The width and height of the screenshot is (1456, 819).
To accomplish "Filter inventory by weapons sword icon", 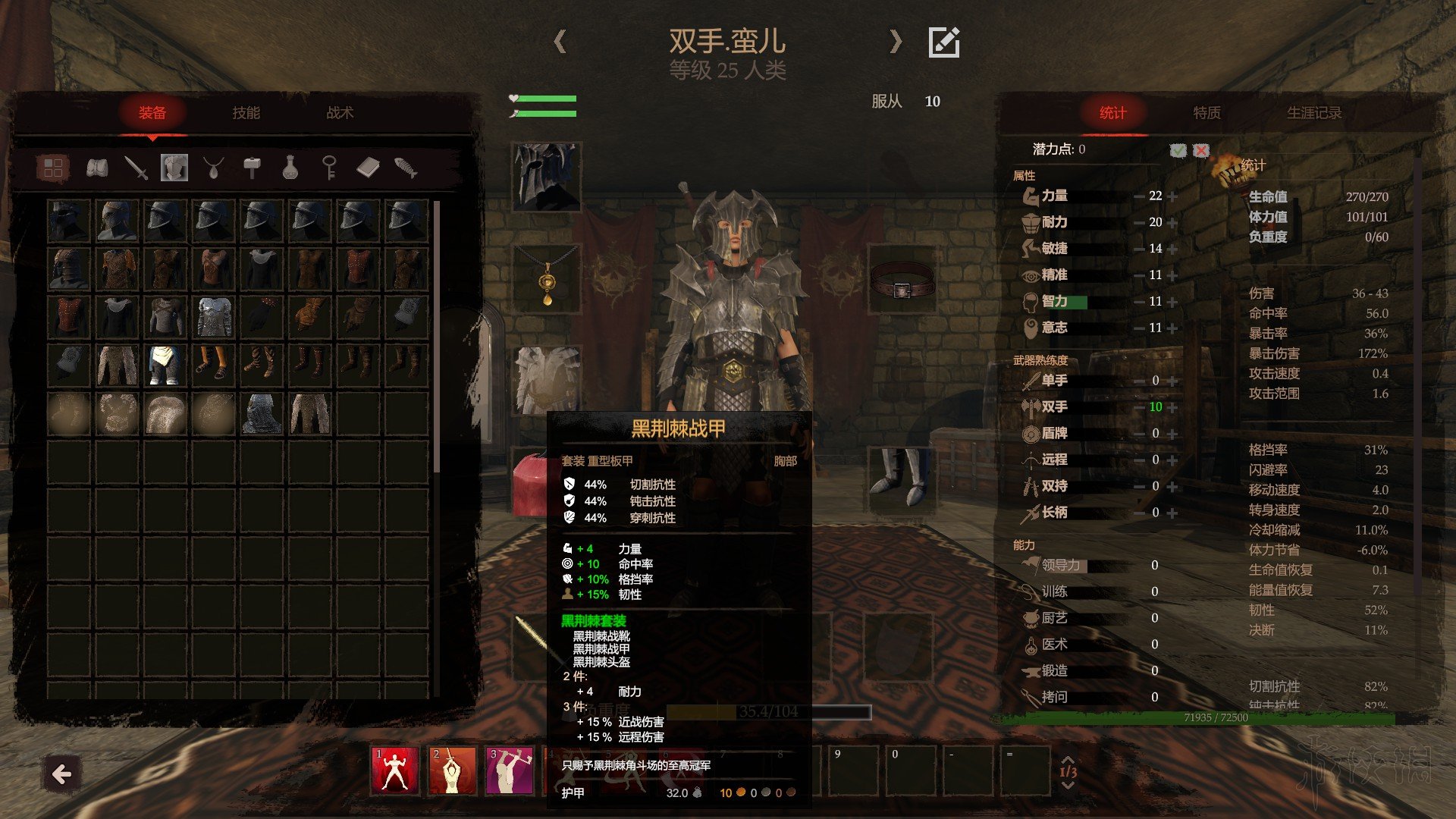I will click(136, 168).
